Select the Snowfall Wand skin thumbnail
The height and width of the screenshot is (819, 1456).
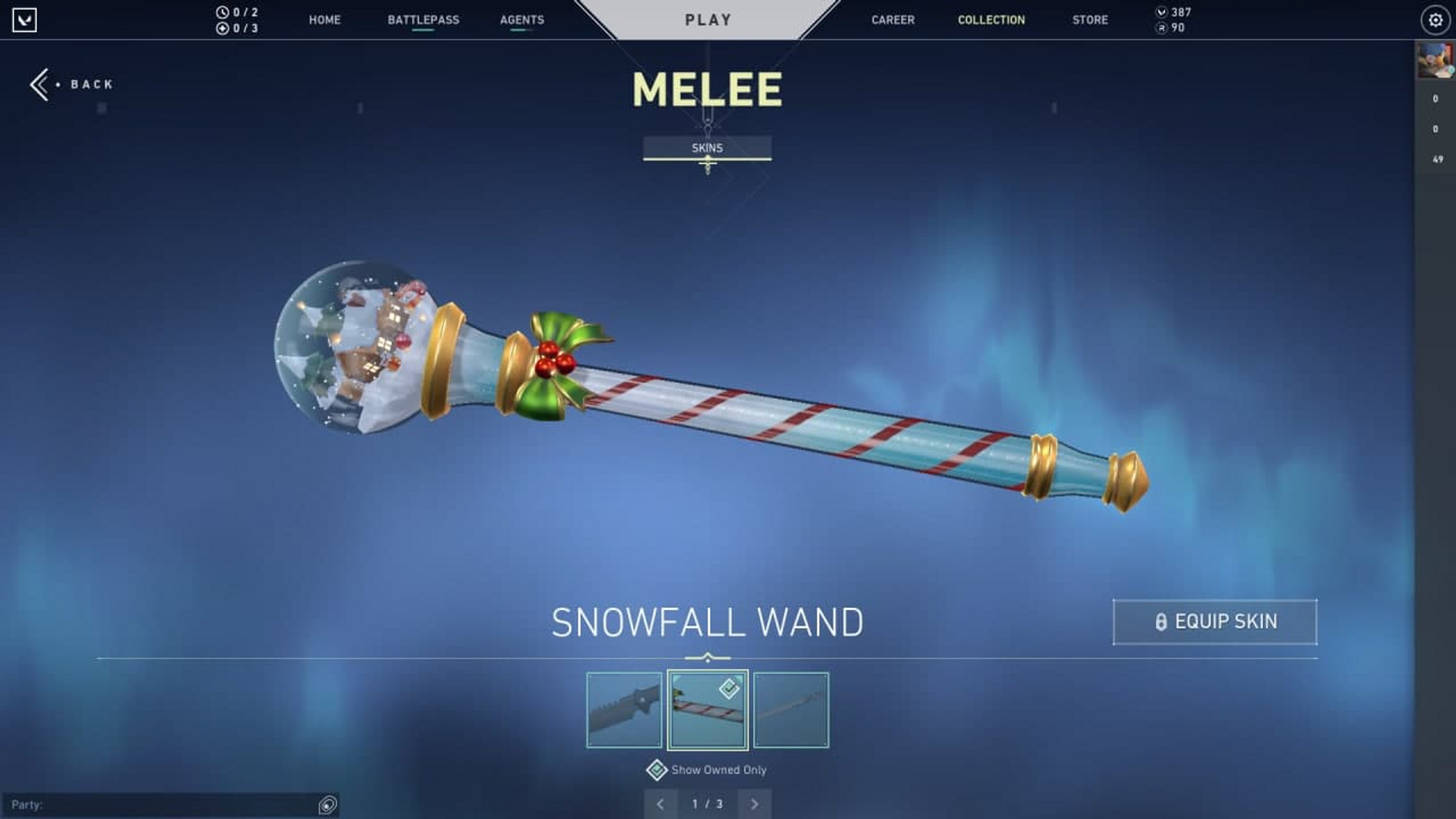(x=708, y=710)
